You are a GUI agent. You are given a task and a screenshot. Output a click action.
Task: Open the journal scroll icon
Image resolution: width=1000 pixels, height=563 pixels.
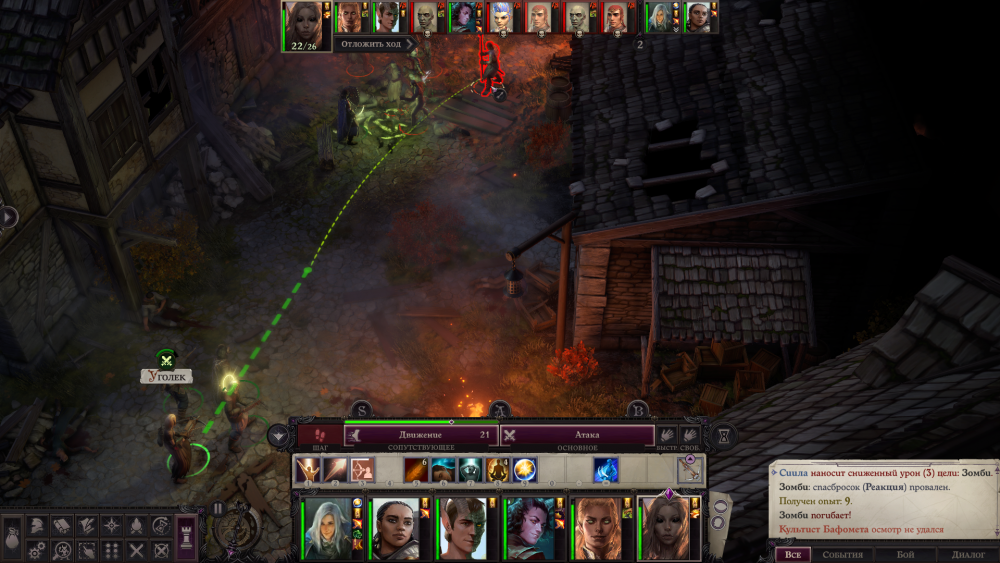60,526
